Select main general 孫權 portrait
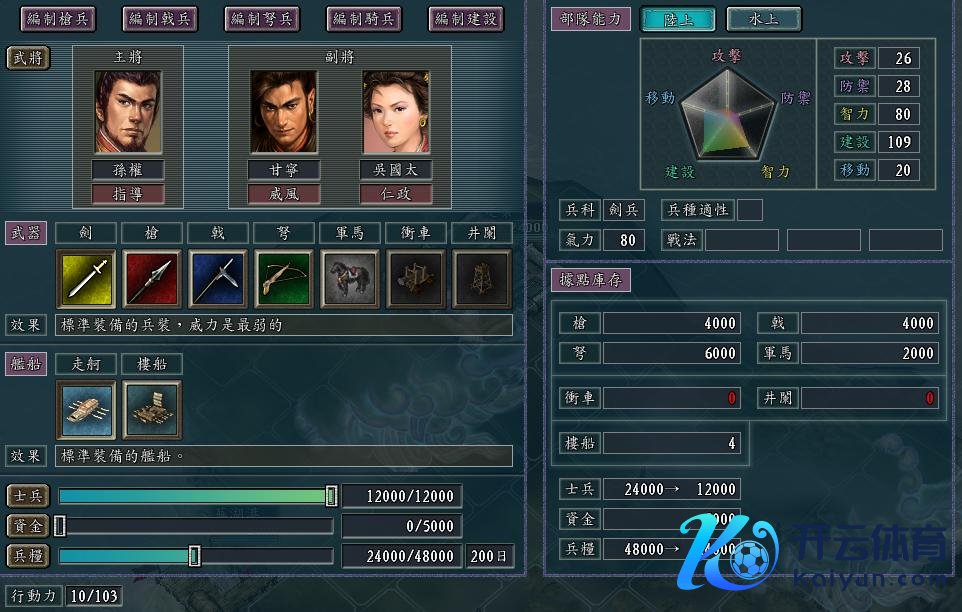 click(127, 111)
